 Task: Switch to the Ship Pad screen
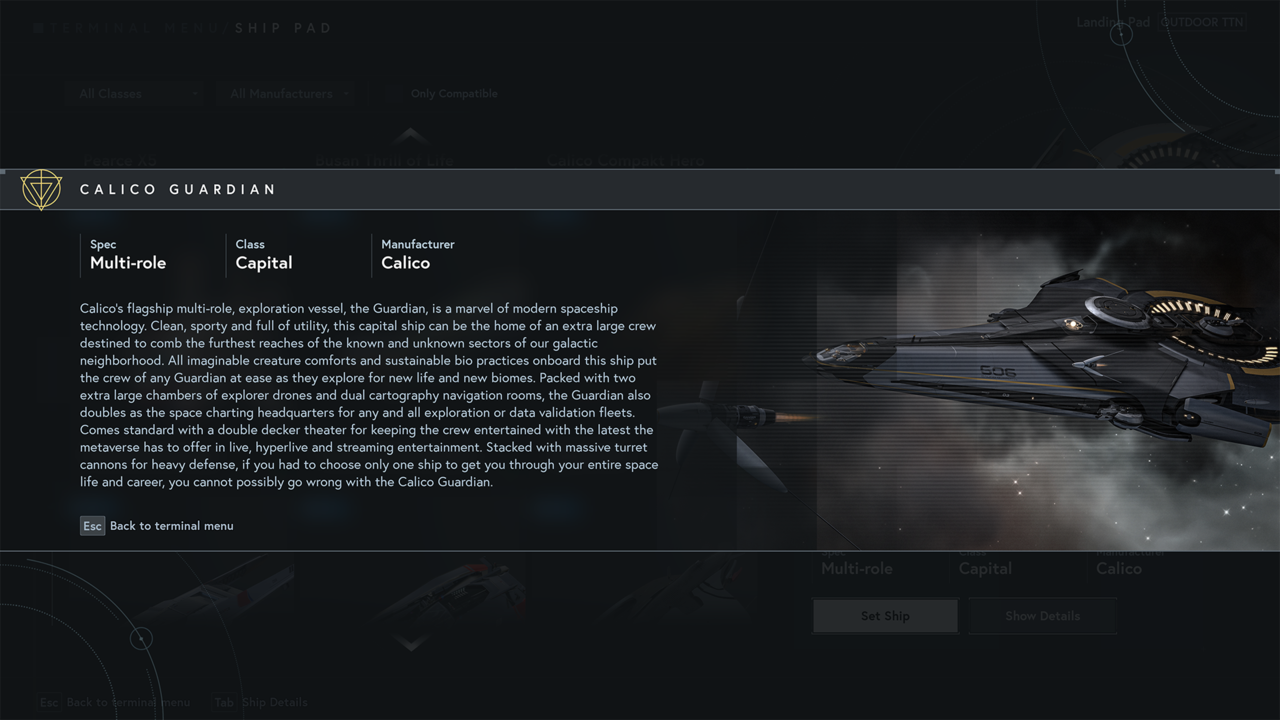[284, 27]
